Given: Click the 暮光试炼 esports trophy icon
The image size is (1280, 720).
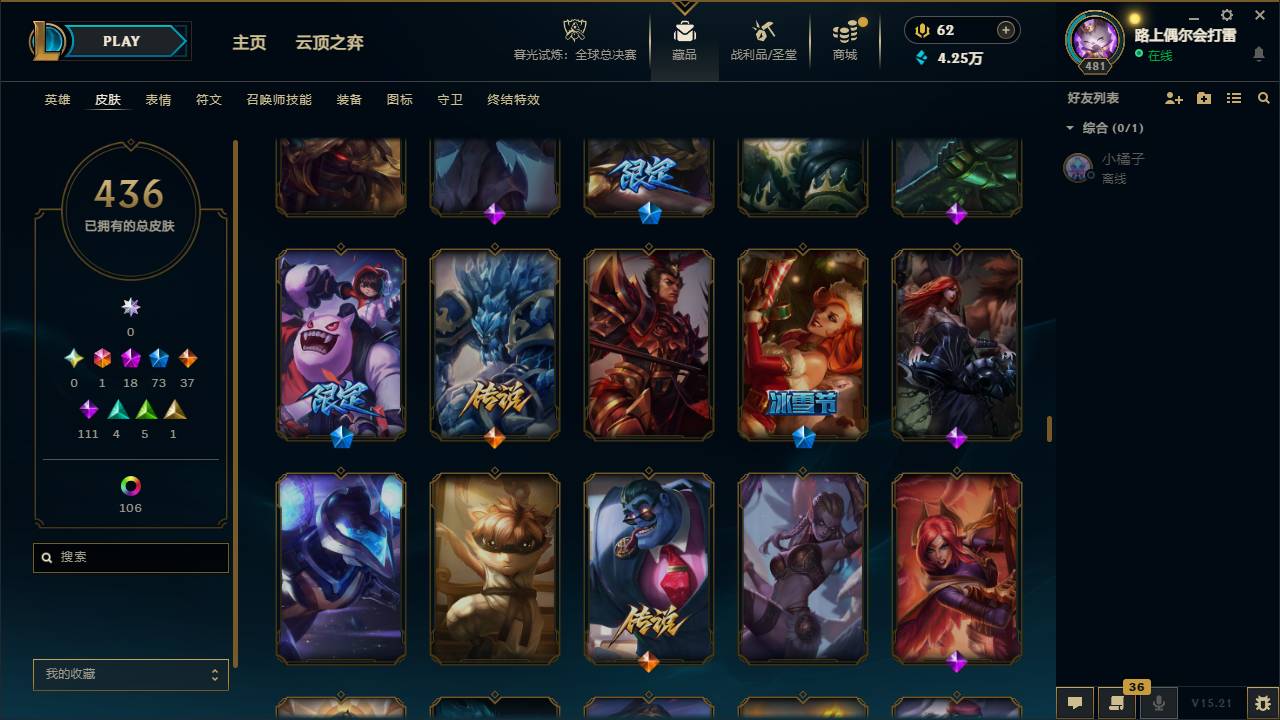Looking at the screenshot, I should (x=574, y=29).
